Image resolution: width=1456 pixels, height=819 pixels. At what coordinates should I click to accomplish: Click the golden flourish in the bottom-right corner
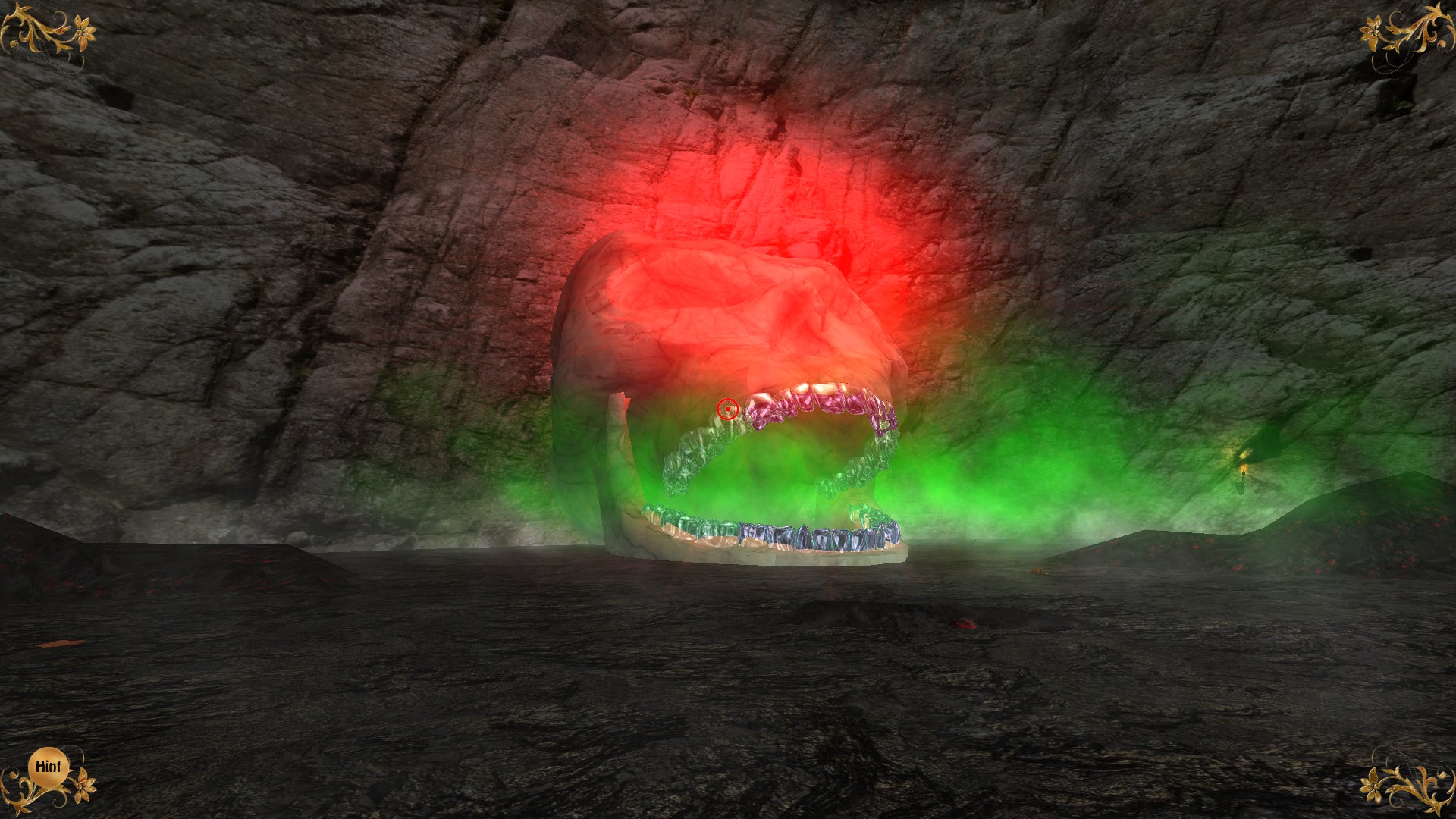coord(1410,789)
